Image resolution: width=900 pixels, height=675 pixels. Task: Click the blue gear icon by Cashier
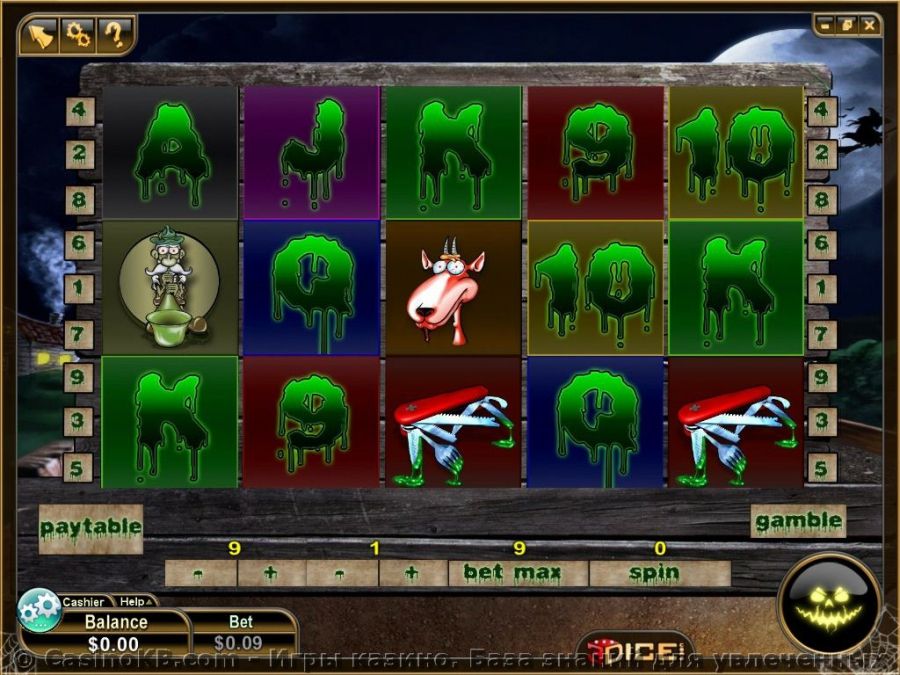[40, 609]
